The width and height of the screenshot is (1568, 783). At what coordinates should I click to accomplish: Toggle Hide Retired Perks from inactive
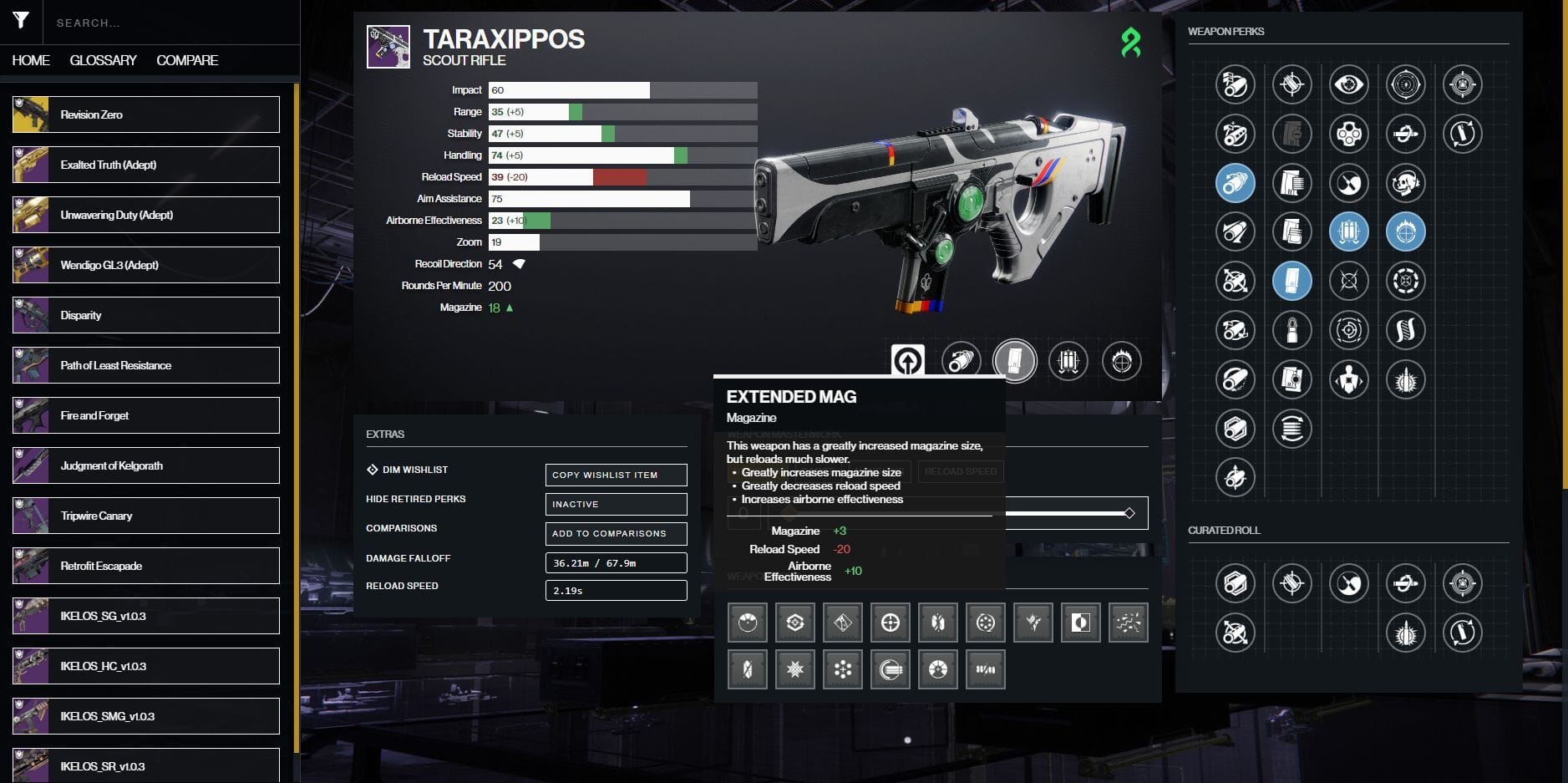click(616, 504)
